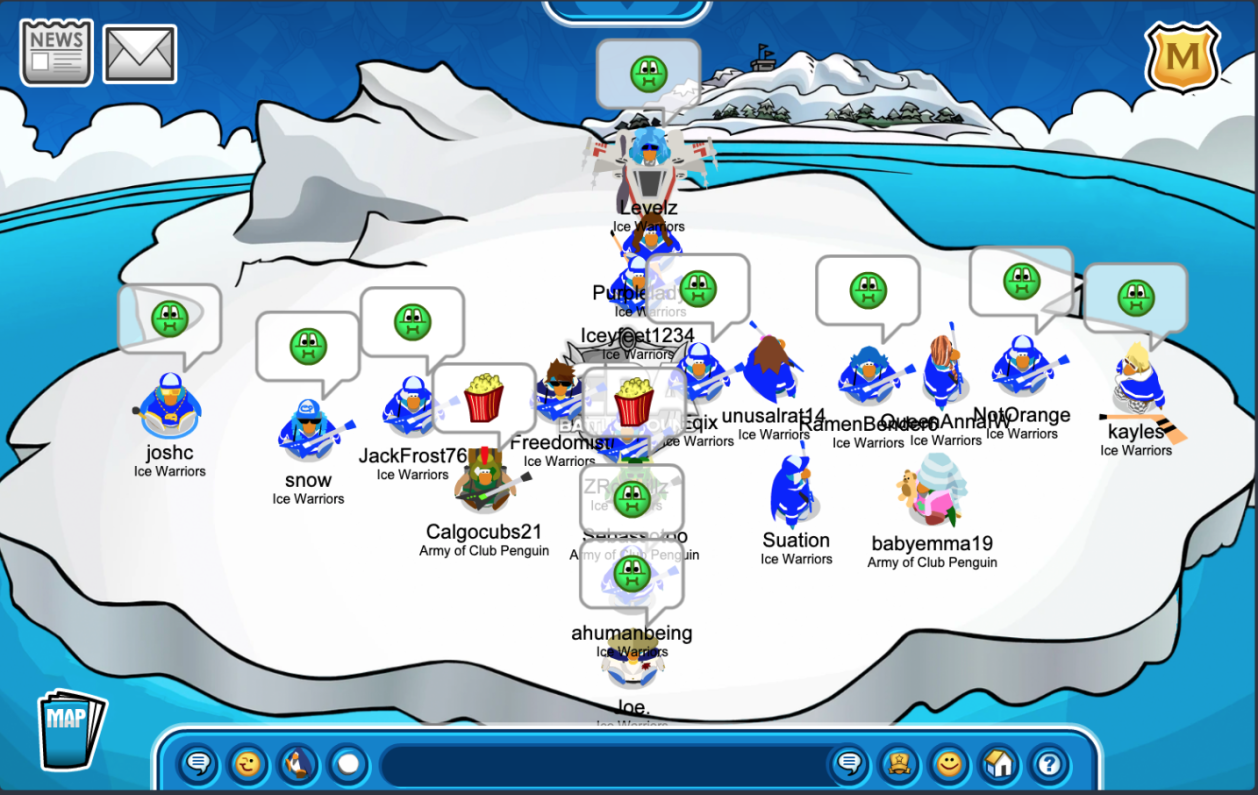Open the help question mark menu
This screenshot has width=1258, height=795.
click(x=1048, y=765)
